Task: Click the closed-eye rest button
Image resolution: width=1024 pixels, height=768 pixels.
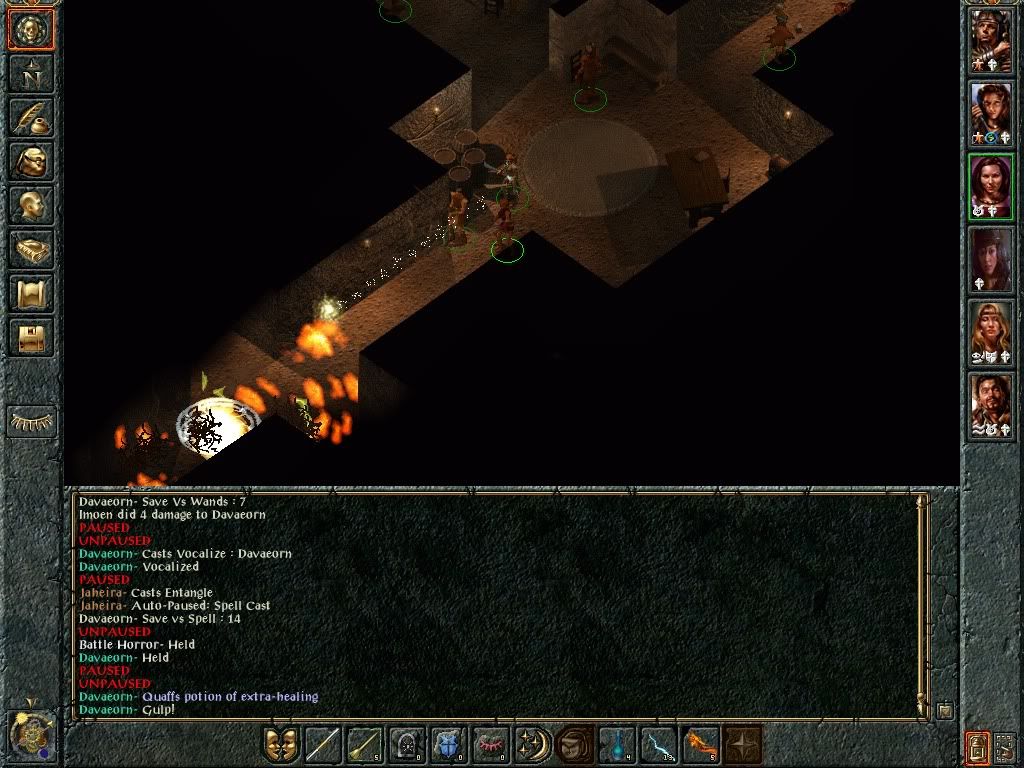Action: point(31,422)
